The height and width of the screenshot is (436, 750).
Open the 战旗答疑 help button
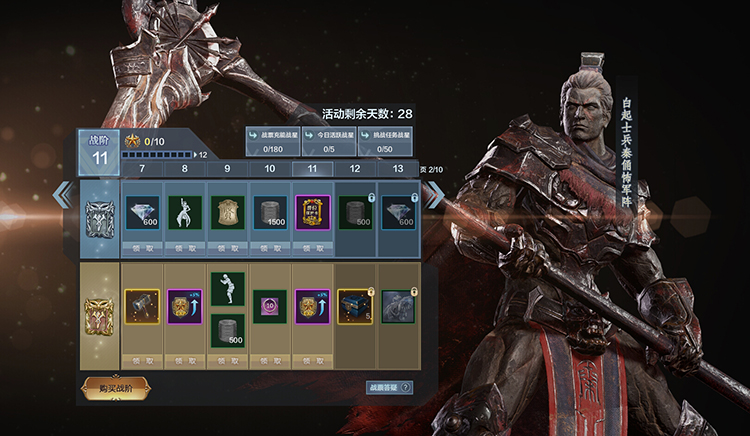[x=389, y=387]
